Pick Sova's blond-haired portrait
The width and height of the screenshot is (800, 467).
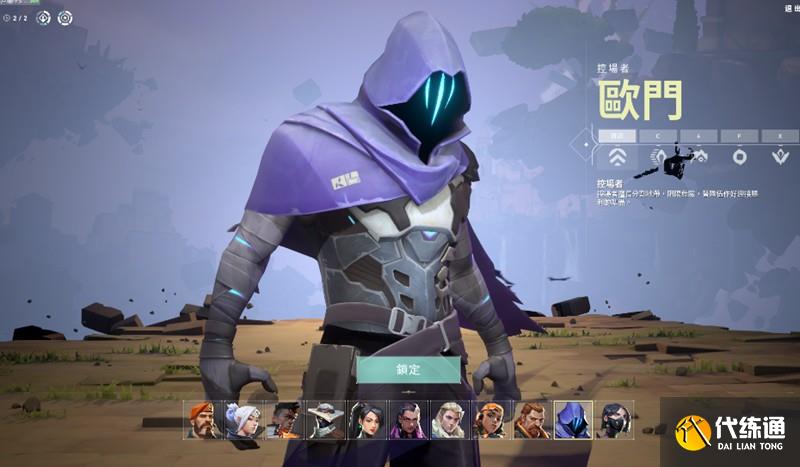pos(449,420)
